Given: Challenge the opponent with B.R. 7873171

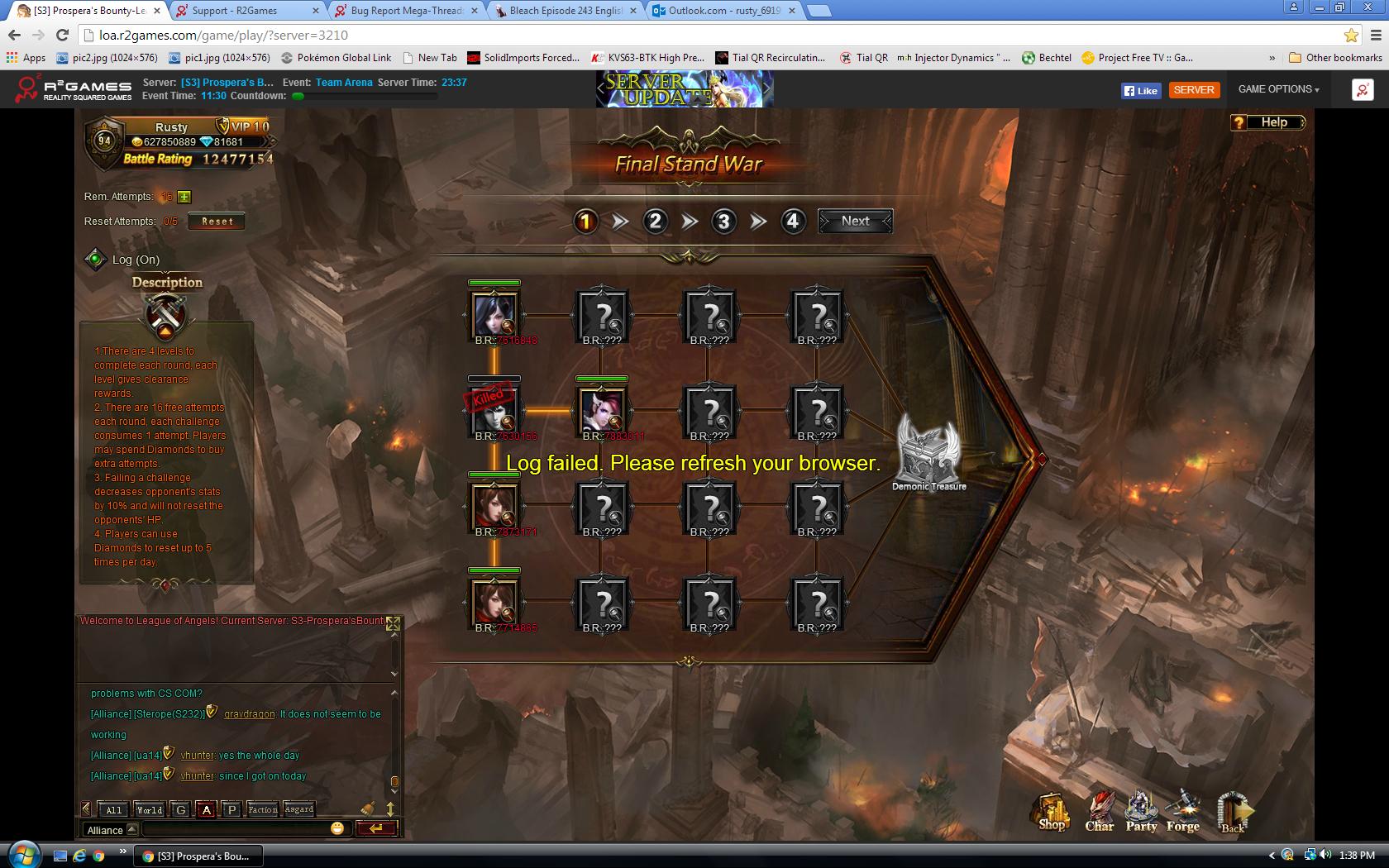Looking at the screenshot, I should point(494,505).
